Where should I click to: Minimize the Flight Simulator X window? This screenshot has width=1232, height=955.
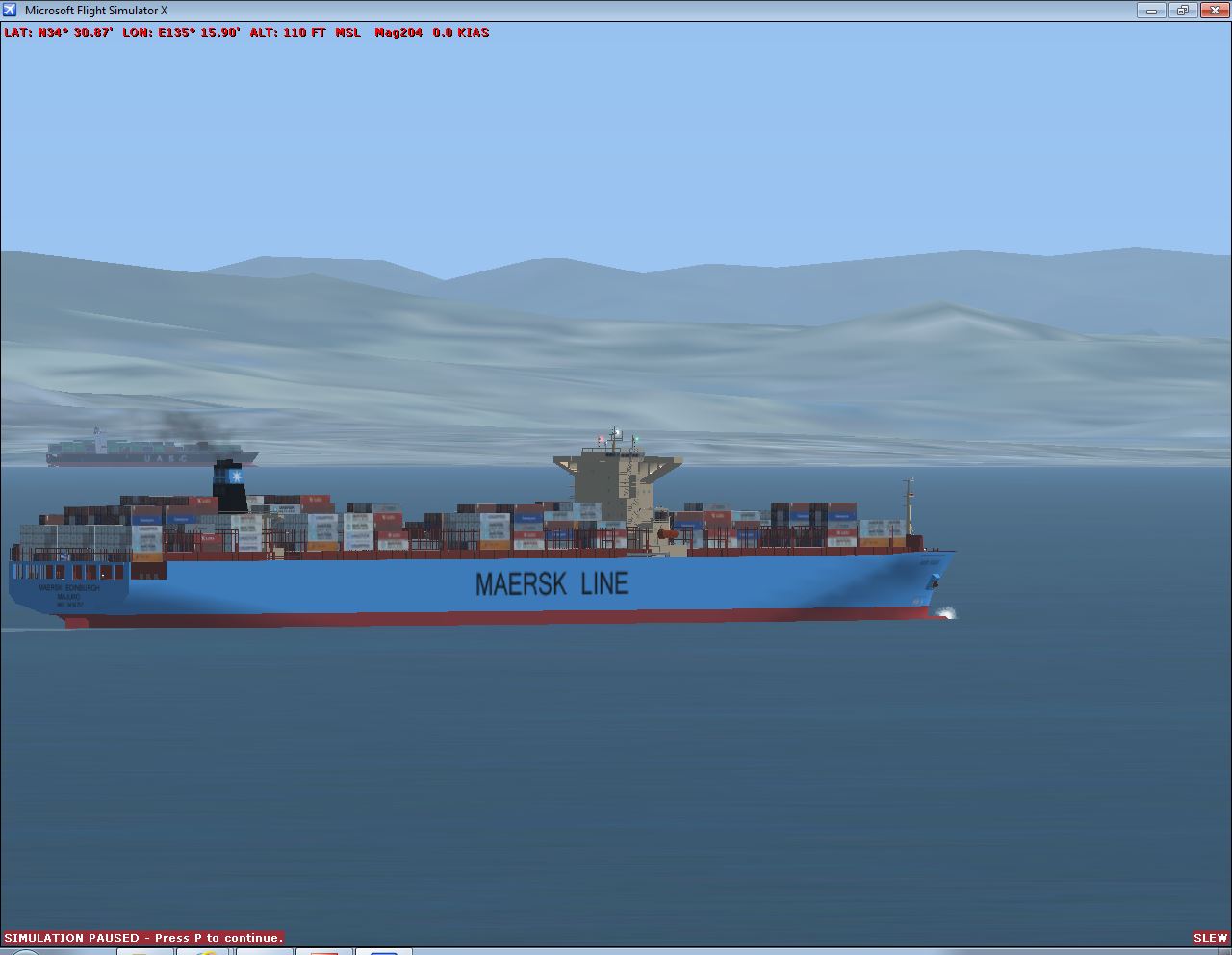(1151, 11)
